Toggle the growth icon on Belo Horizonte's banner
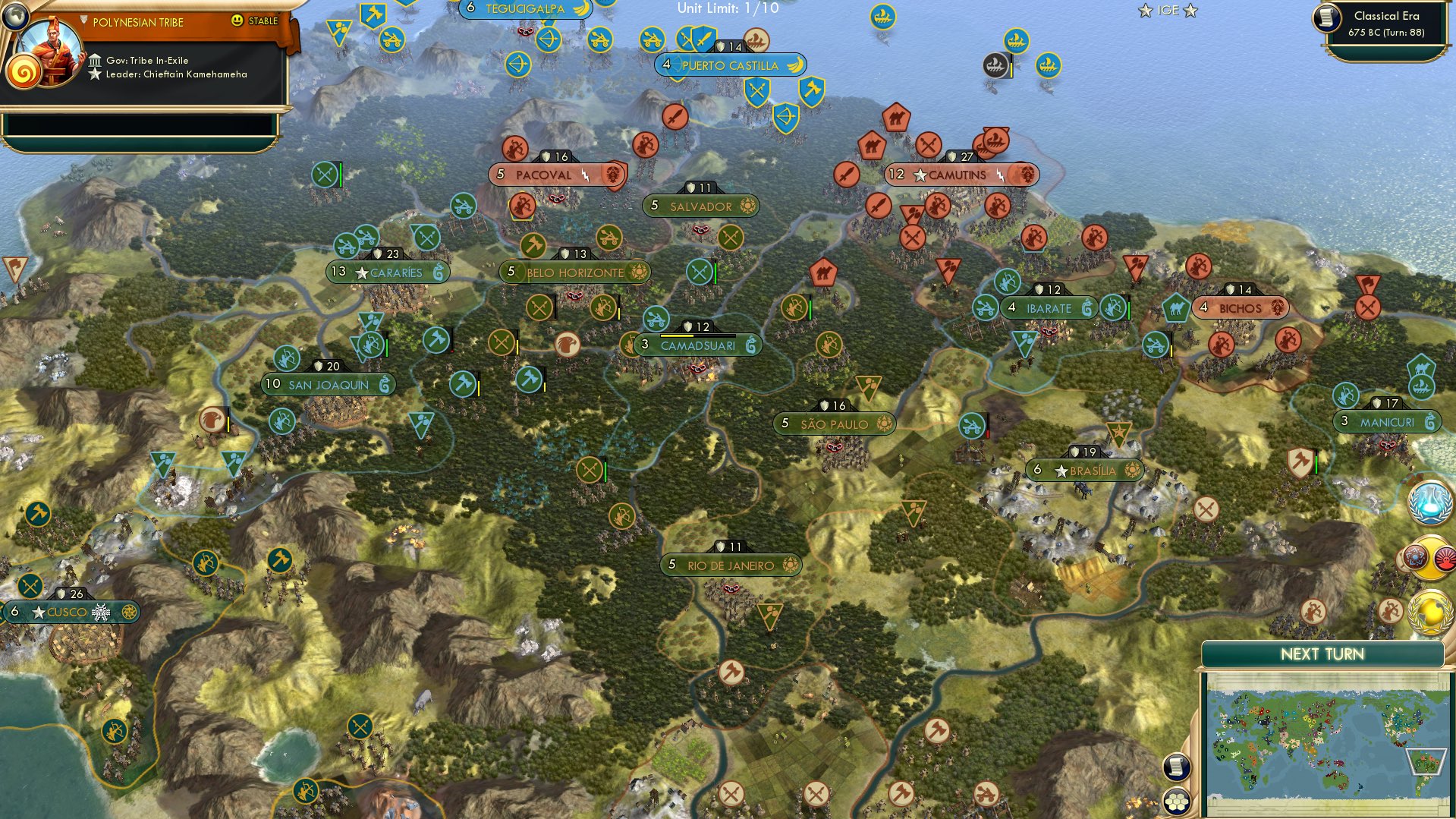Viewport: 1456px width, 819px height. tap(638, 272)
